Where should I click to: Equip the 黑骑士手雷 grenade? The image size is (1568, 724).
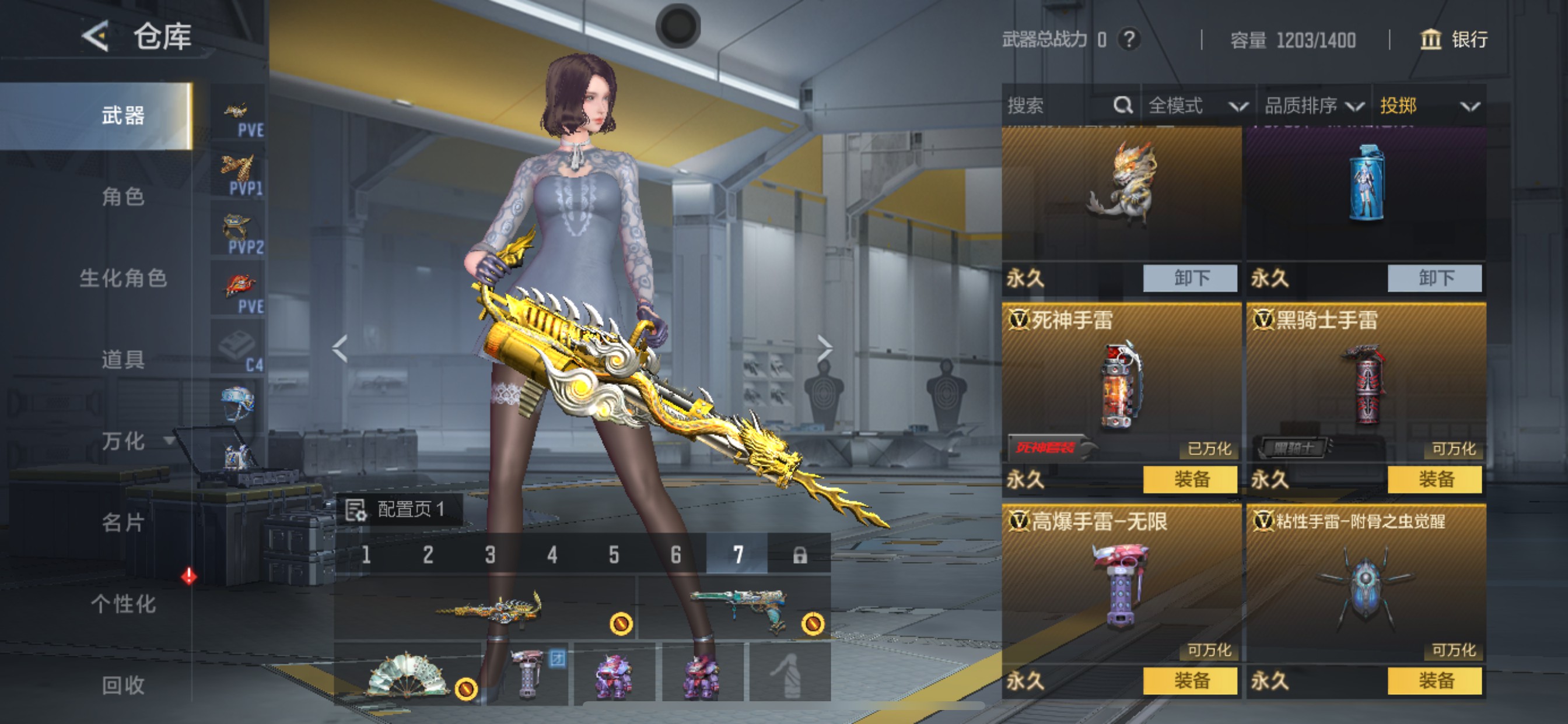[x=1434, y=479]
